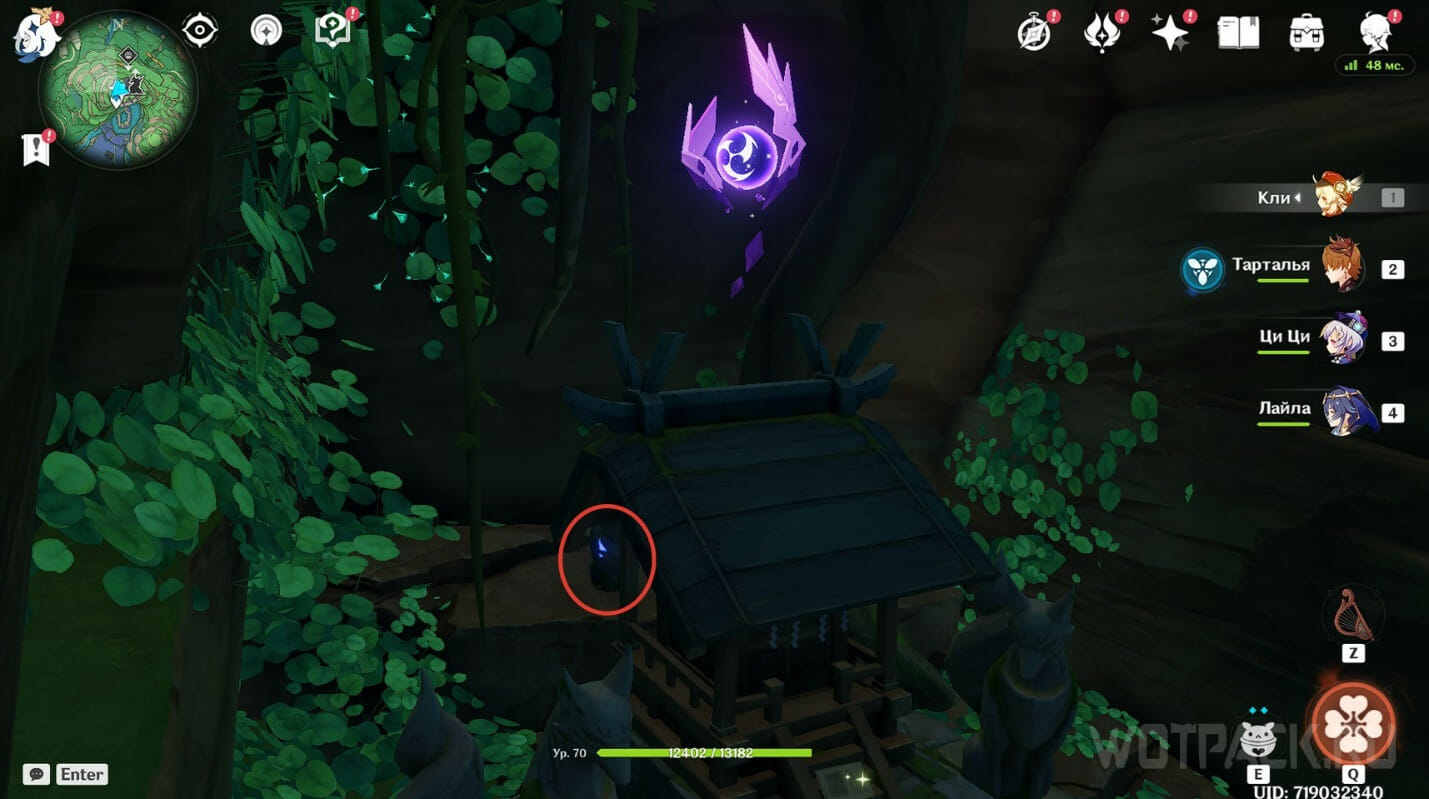Viewport: 1429px width, 799px height.
Task: Open the Battle Pass emblem icon
Action: pos(1102,31)
